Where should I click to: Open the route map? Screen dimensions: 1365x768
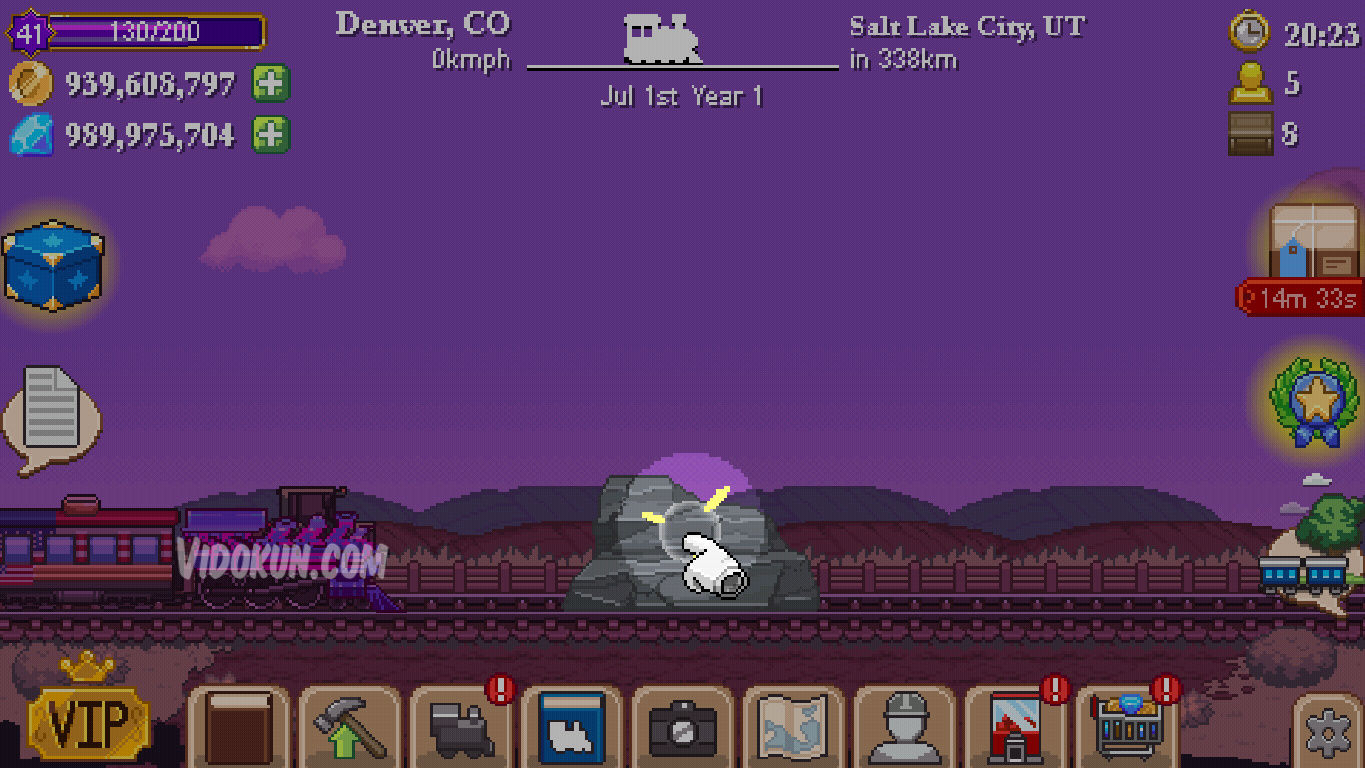(x=792, y=730)
